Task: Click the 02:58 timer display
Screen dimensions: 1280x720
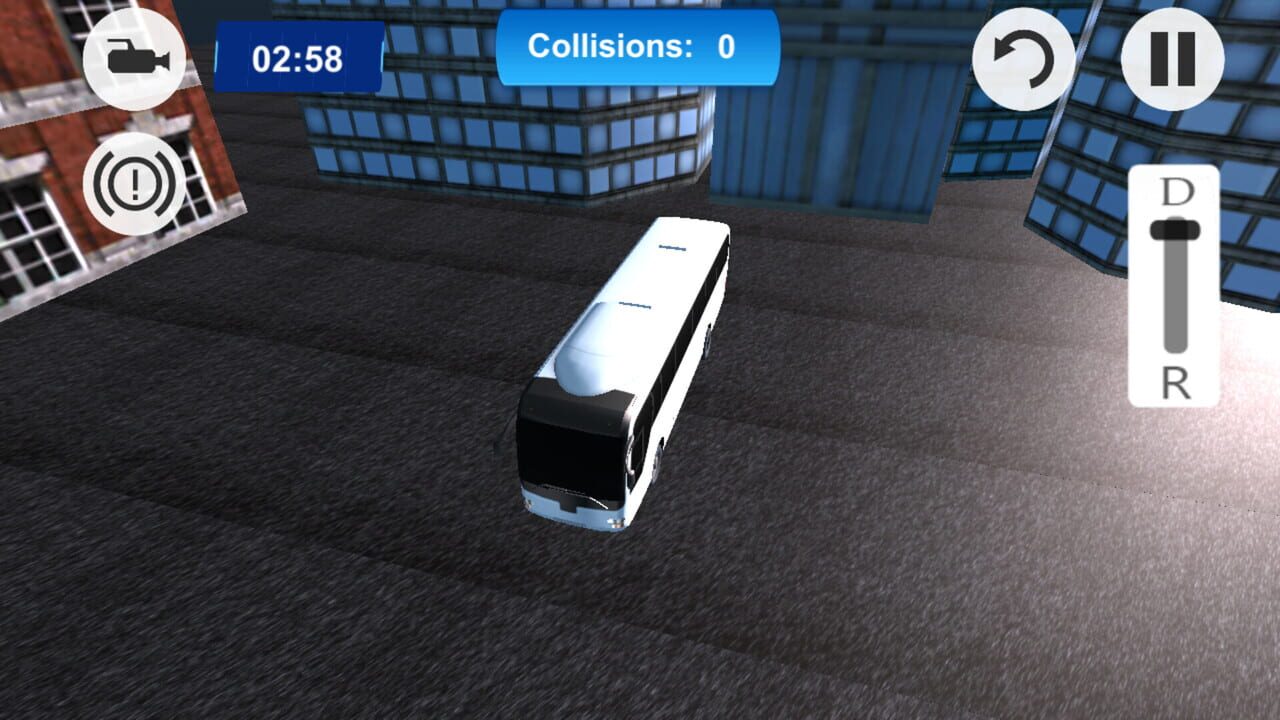Action: tap(295, 56)
